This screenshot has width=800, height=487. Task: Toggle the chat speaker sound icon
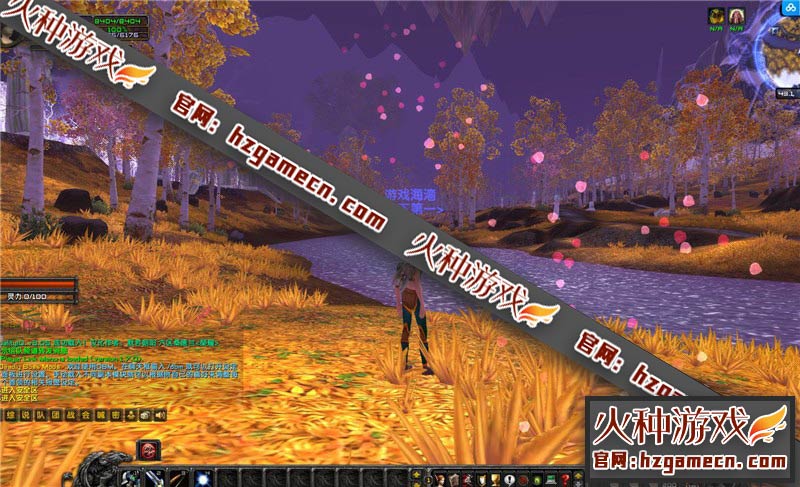(x=160, y=415)
